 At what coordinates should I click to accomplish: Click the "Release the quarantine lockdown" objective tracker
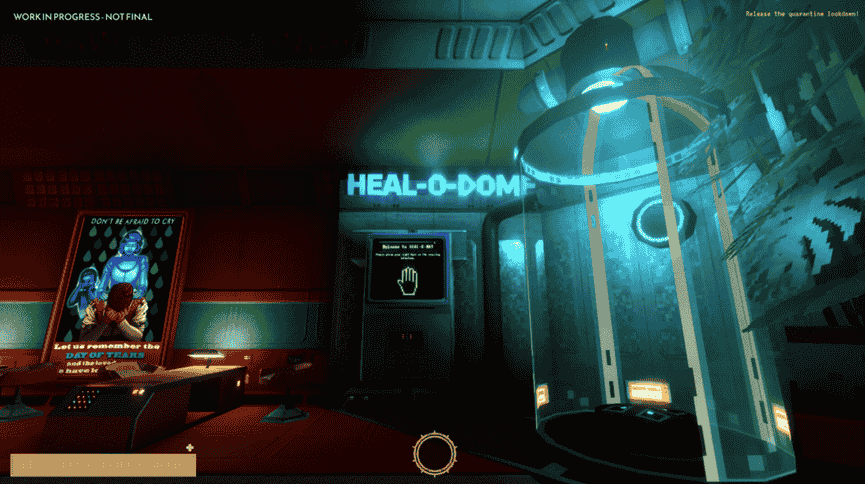(x=801, y=13)
